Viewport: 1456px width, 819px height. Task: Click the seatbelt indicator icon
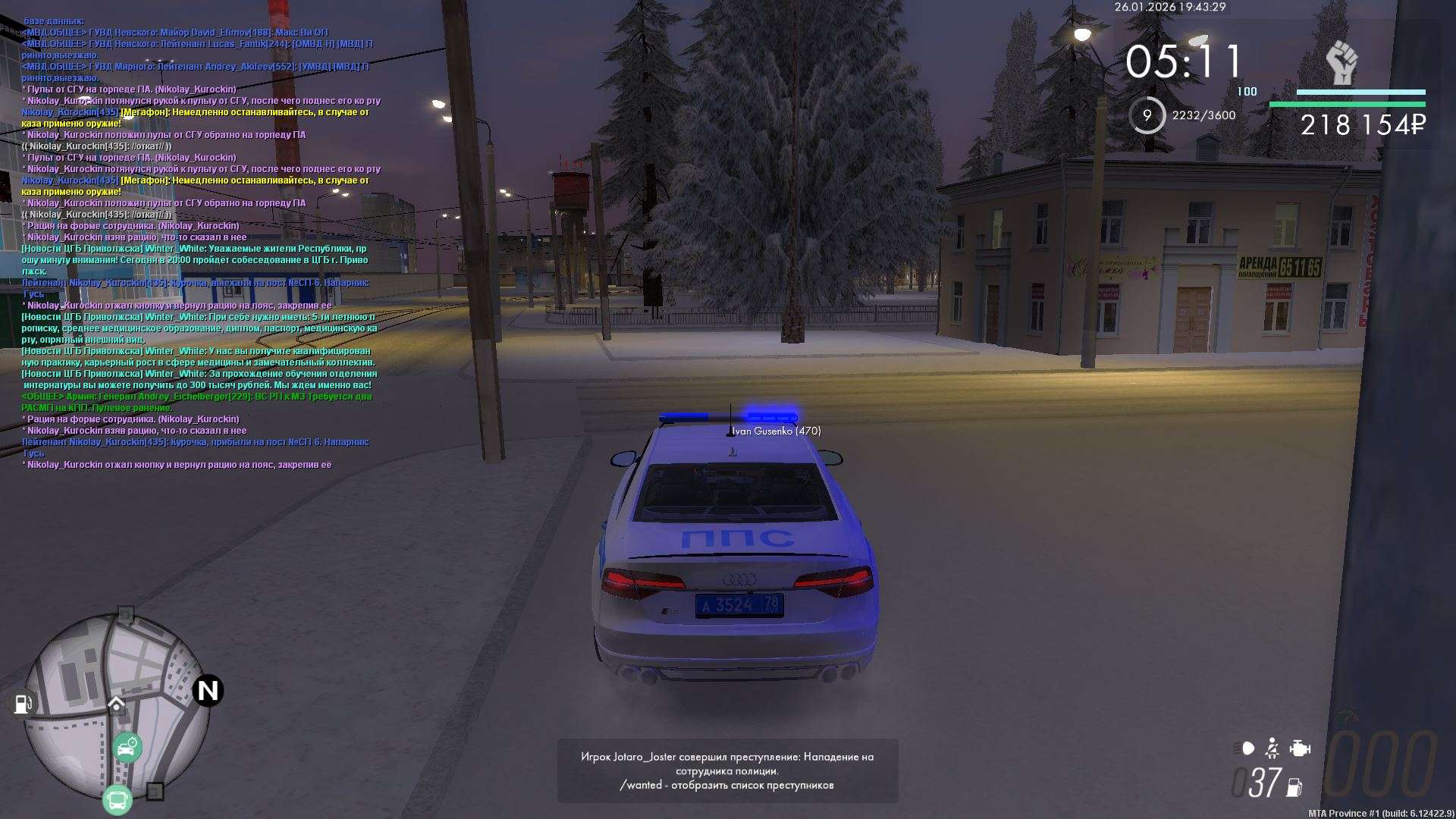[x=1272, y=748]
